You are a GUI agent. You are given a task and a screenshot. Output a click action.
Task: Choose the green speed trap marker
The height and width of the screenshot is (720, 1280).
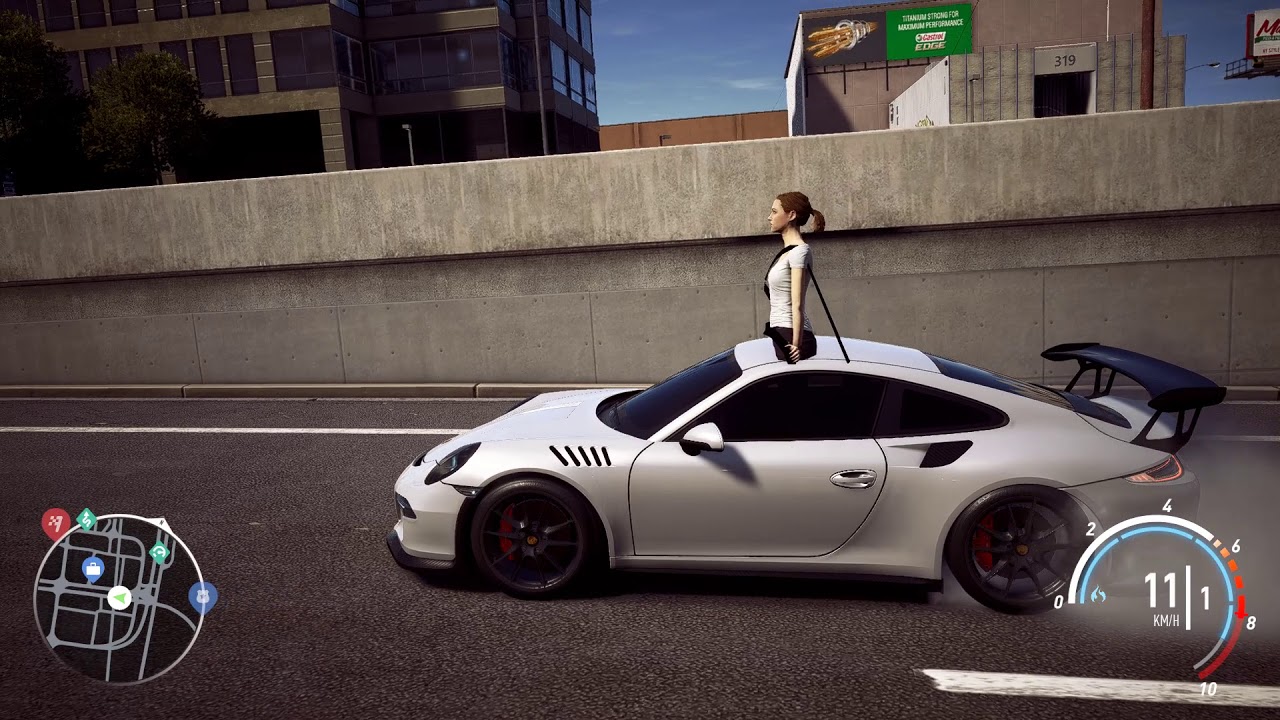tap(159, 552)
